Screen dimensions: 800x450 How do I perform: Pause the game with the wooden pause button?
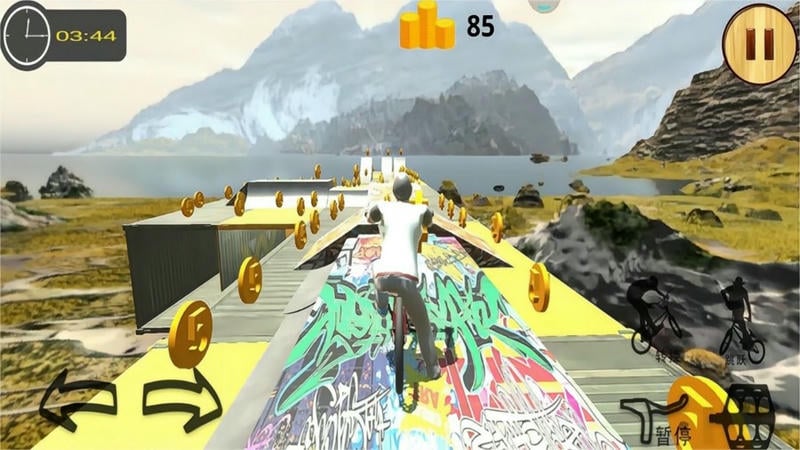click(x=760, y=44)
